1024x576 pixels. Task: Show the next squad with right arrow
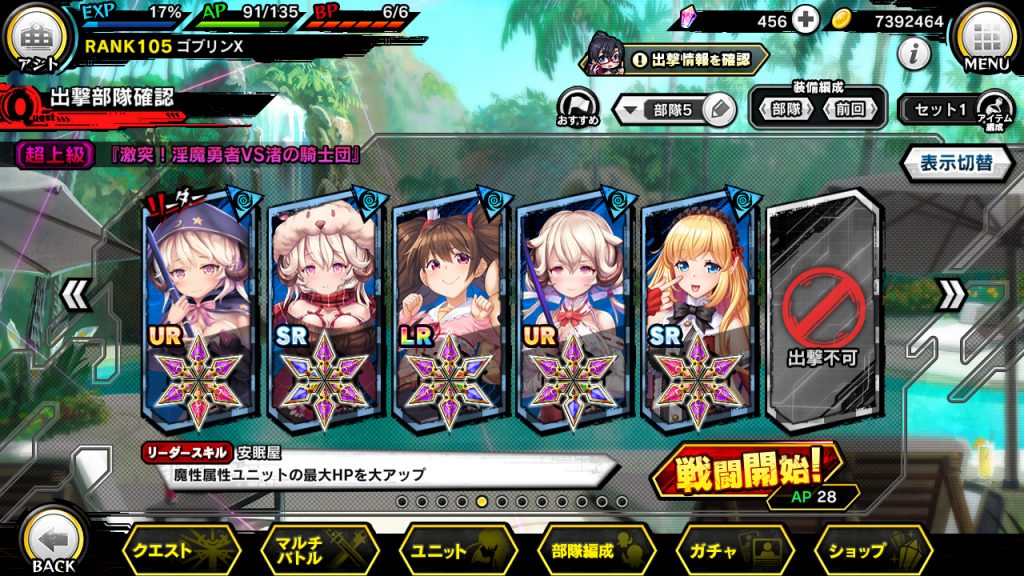coord(951,294)
